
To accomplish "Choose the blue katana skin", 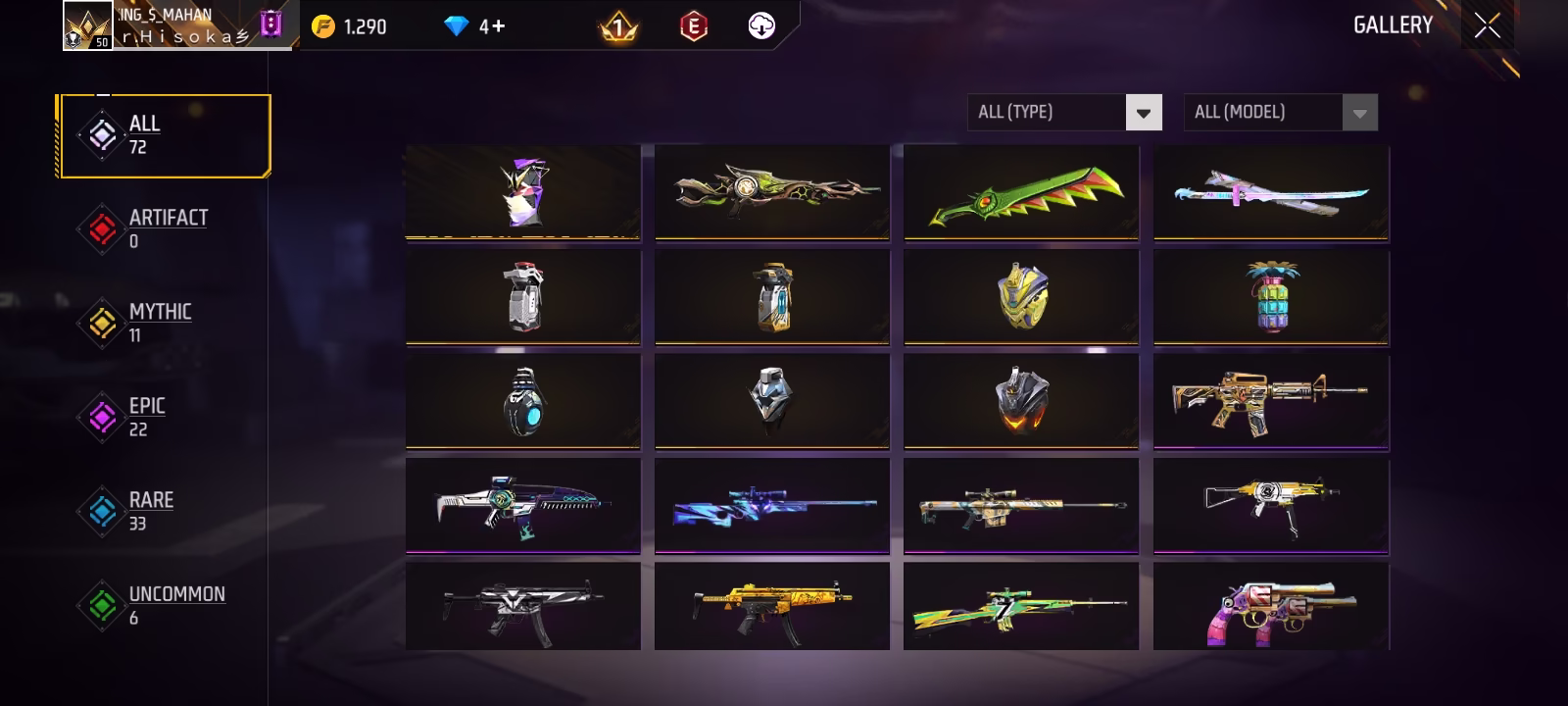I will pyautogui.click(x=1271, y=192).
